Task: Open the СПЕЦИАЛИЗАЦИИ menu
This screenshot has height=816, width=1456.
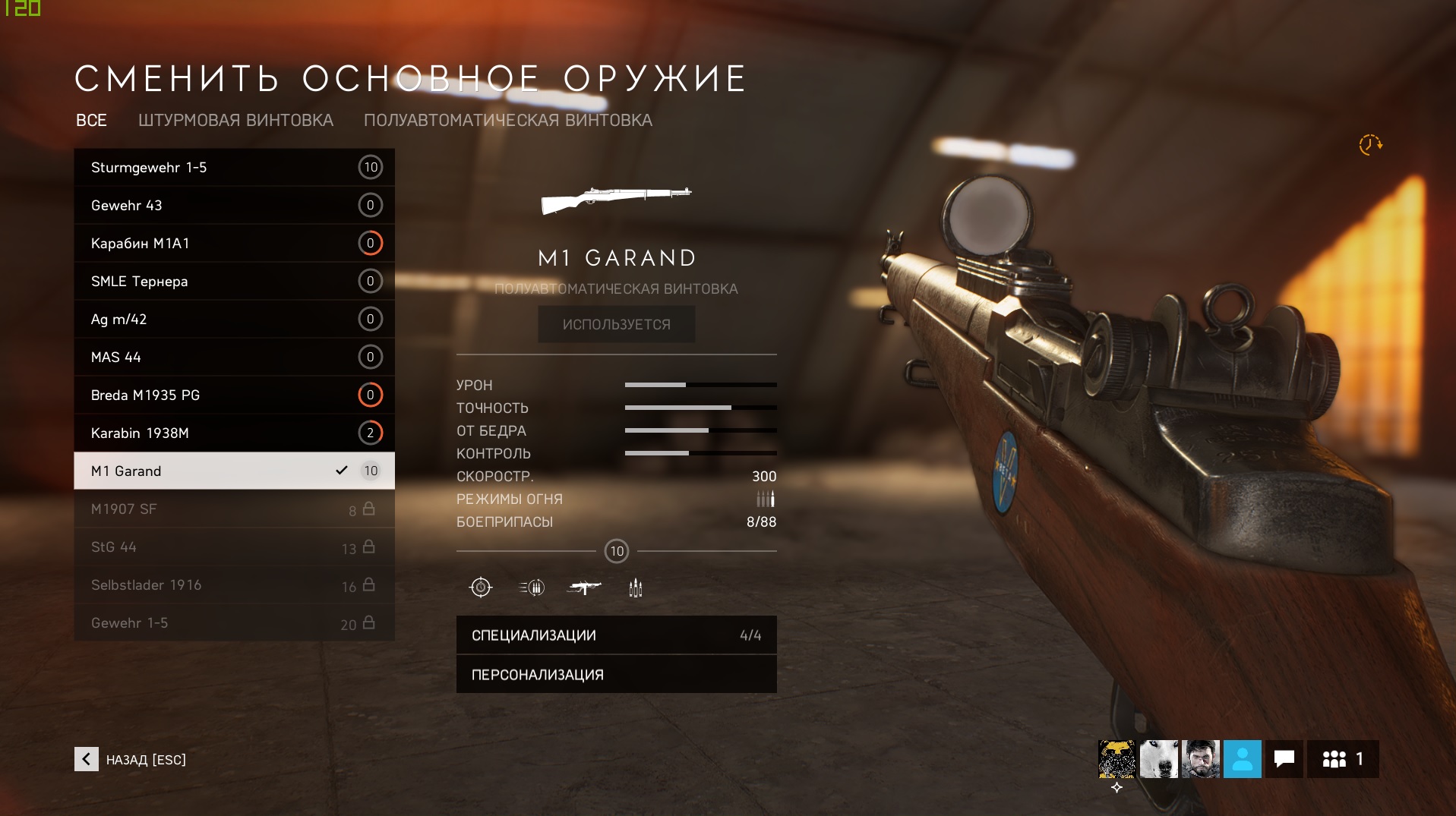Action: (x=616, y=635)
